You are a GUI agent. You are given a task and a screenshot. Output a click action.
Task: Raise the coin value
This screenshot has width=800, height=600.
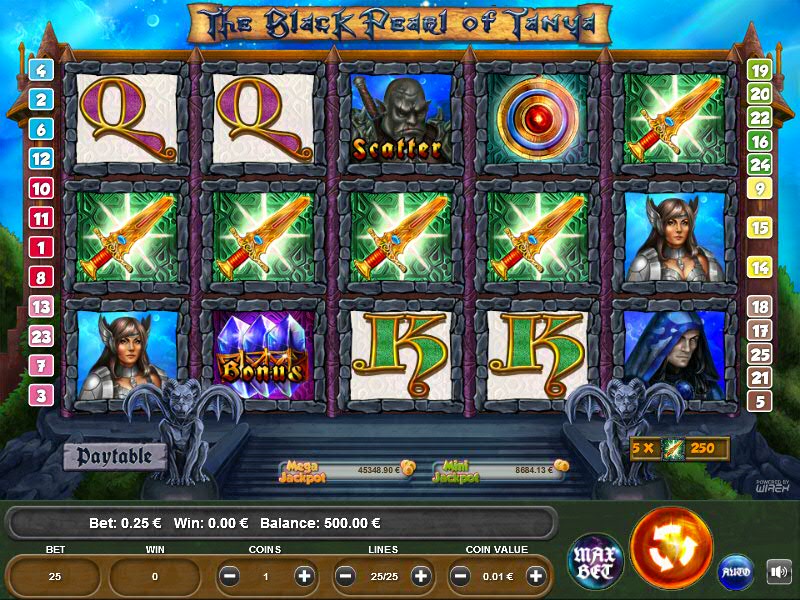537,576
